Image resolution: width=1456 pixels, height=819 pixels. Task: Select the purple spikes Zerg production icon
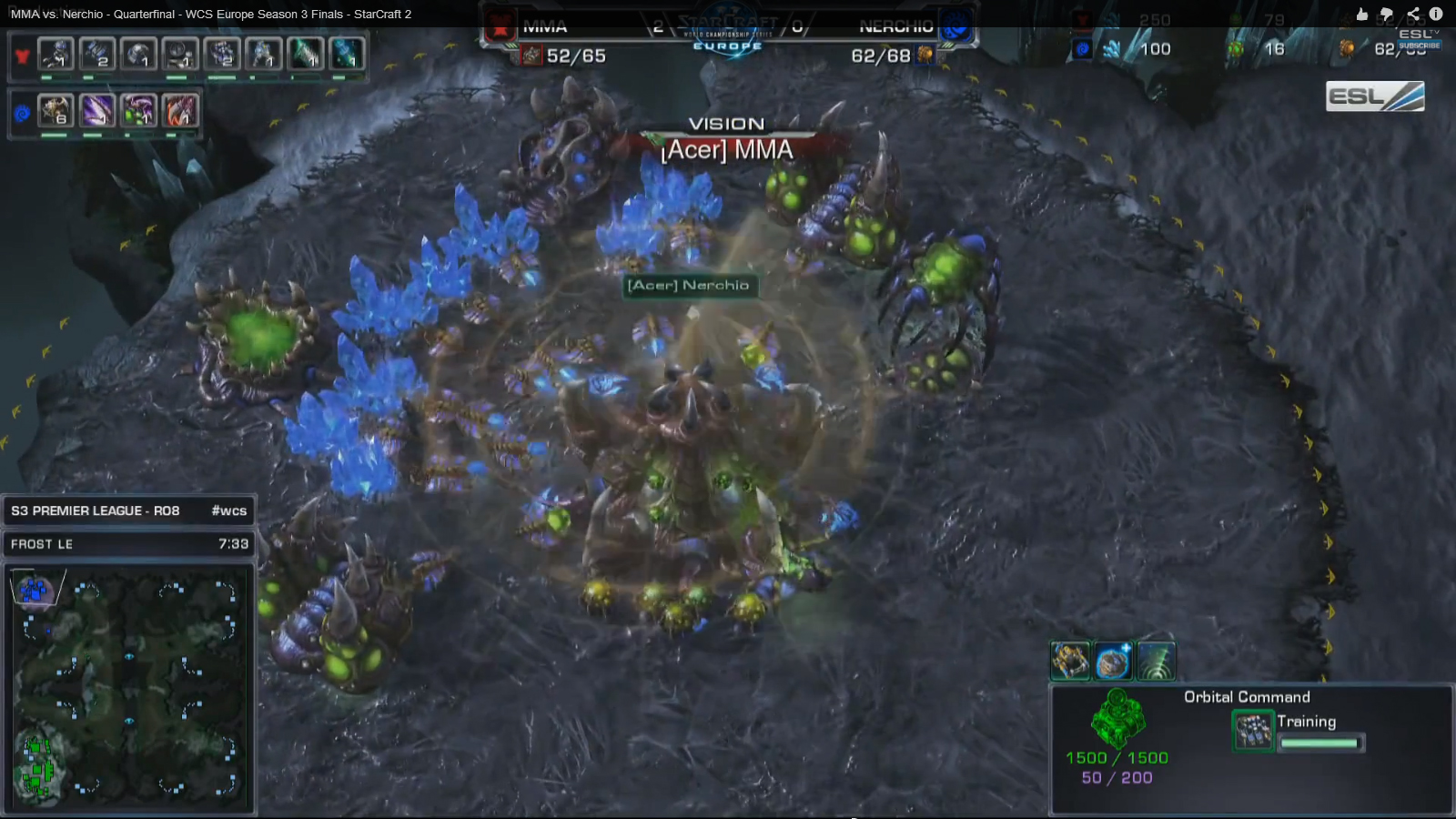(97, 111)
